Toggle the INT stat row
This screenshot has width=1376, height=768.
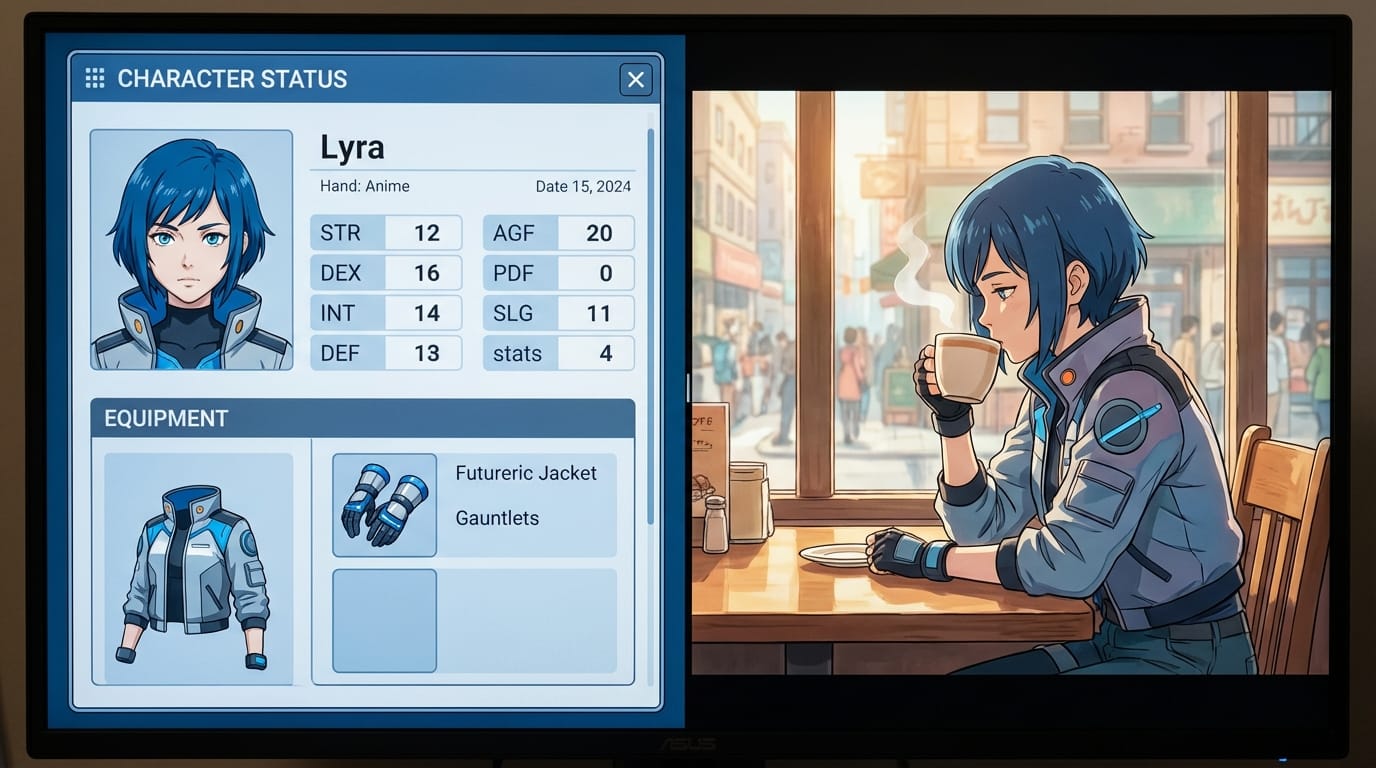pos(385,312)
